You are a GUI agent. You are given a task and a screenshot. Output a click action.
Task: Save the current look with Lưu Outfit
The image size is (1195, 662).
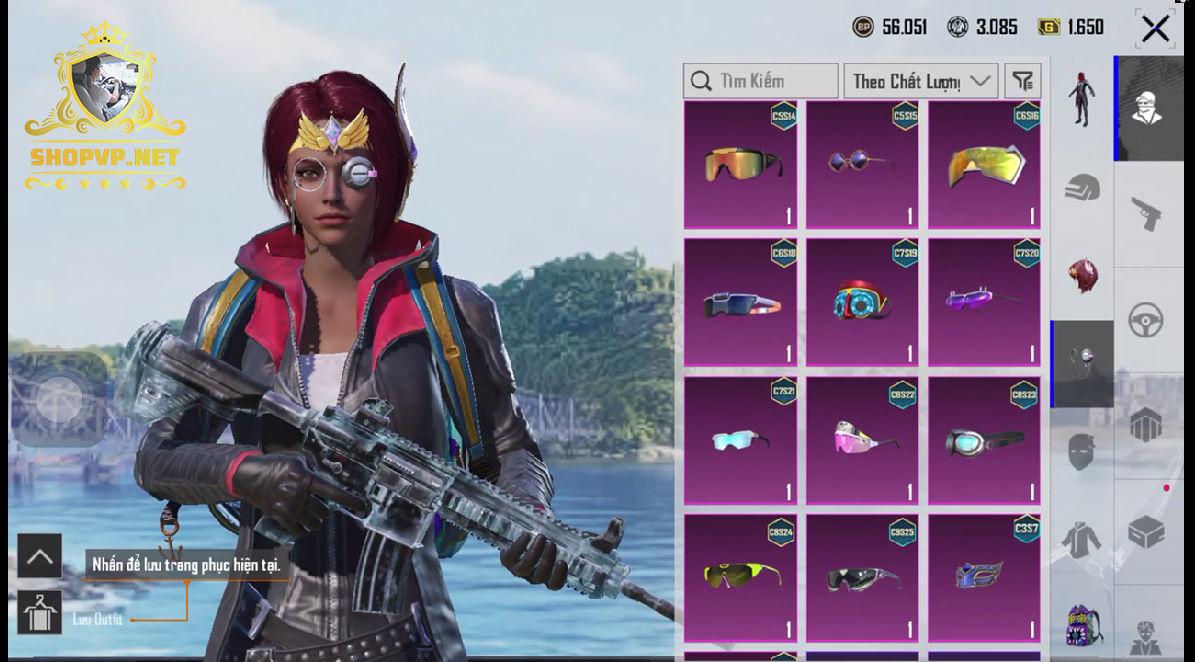point(40,612)
